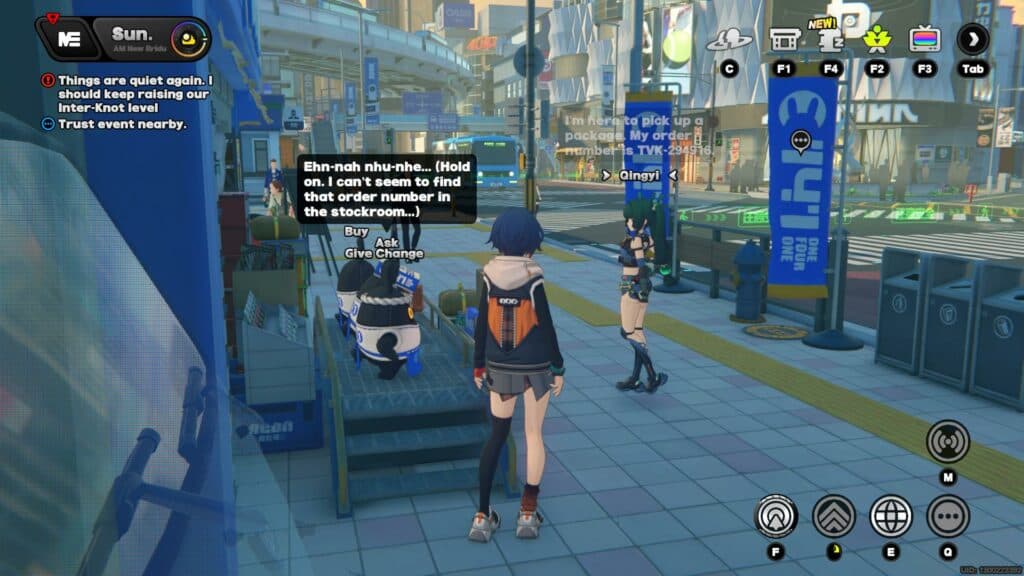
Task: Open the rainbow TV icon
Action: click(x=924, y=40)
